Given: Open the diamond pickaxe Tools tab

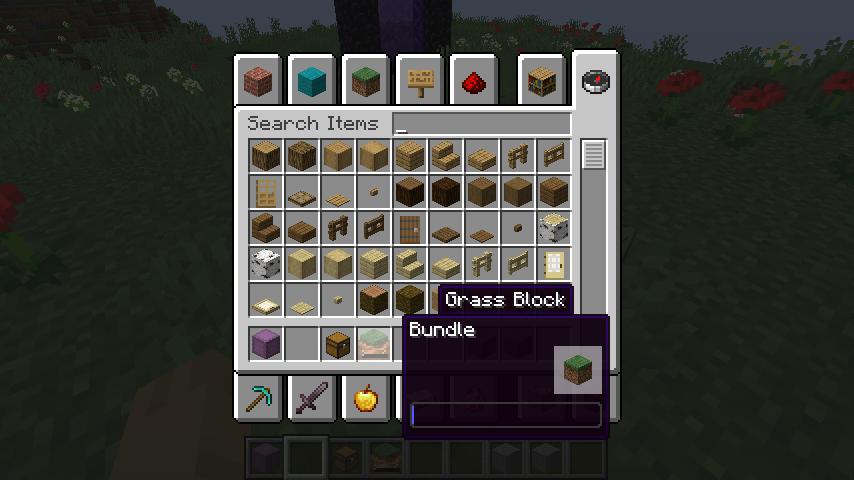Looking at the screenshot, I should click(258, 398).
